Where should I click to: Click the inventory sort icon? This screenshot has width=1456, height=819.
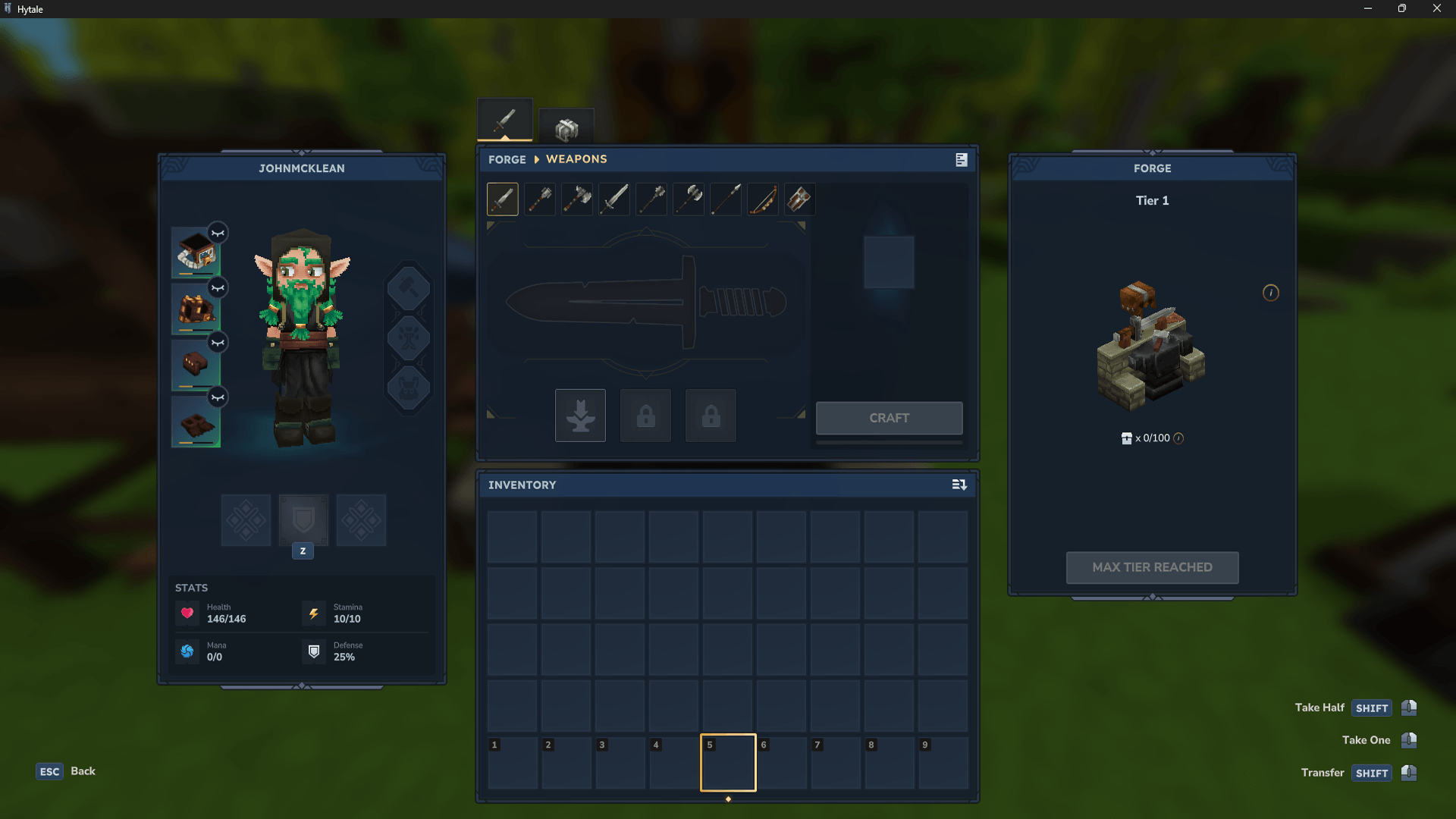click(959, 485)
